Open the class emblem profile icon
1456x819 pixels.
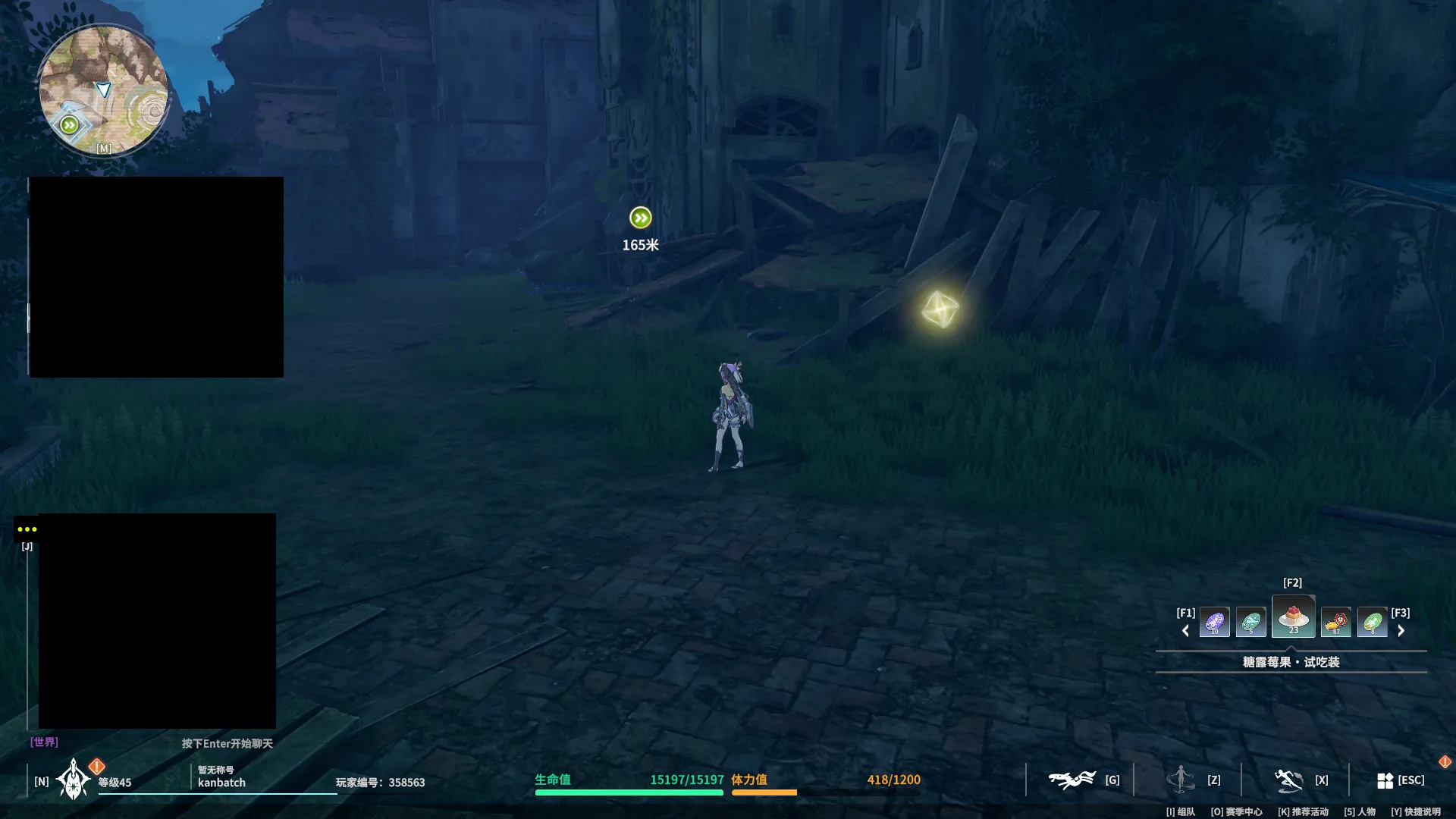click(x=74, y=780)
